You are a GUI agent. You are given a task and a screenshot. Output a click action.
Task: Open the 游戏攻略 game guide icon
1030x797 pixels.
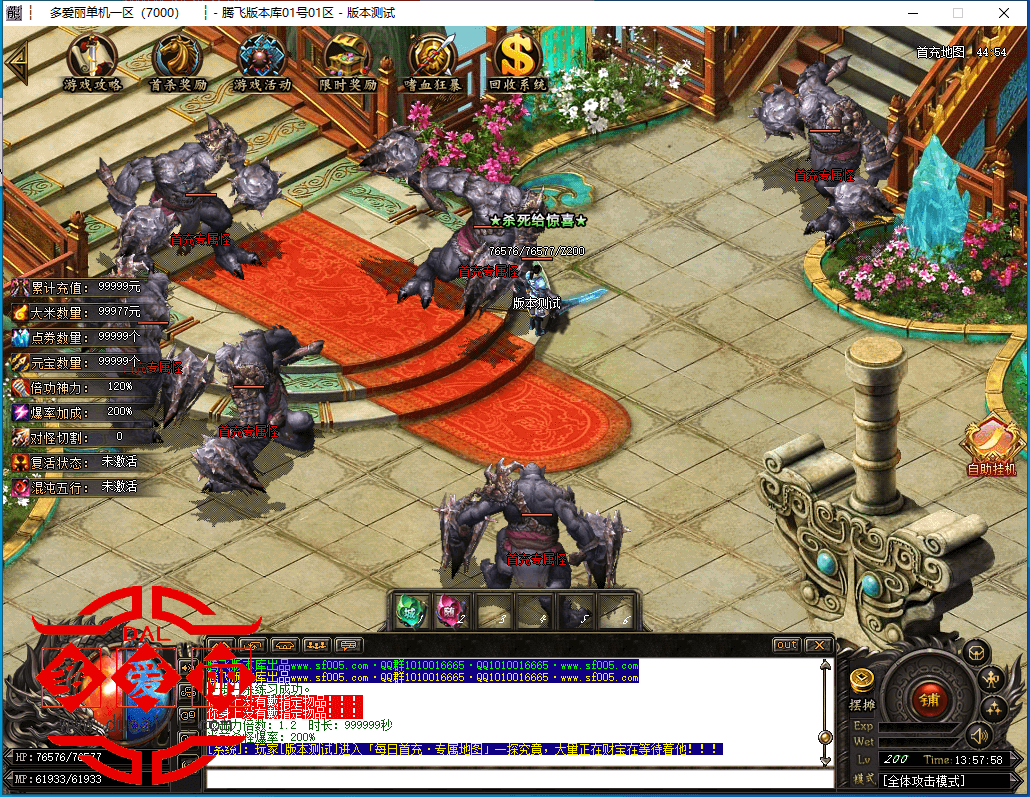[93, 60]
